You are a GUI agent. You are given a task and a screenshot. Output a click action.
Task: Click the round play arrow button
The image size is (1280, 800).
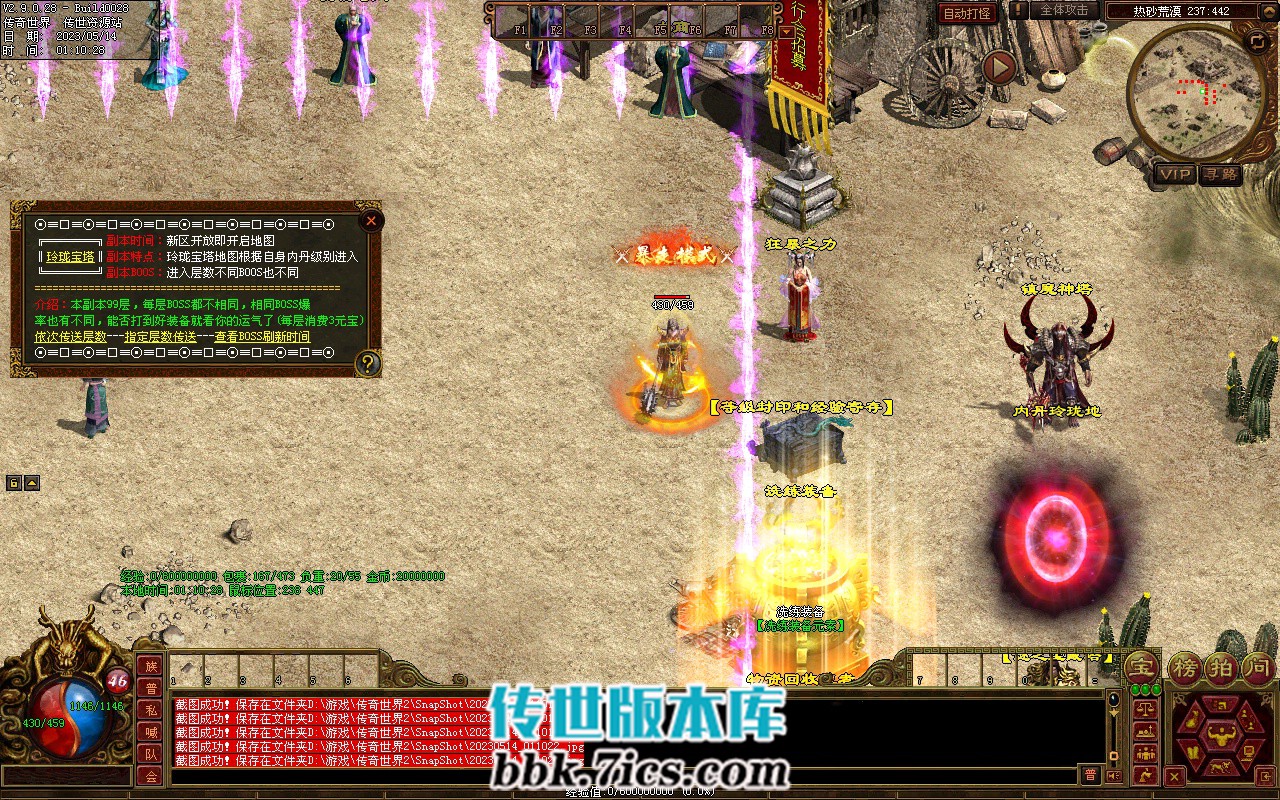pos(999,67)
